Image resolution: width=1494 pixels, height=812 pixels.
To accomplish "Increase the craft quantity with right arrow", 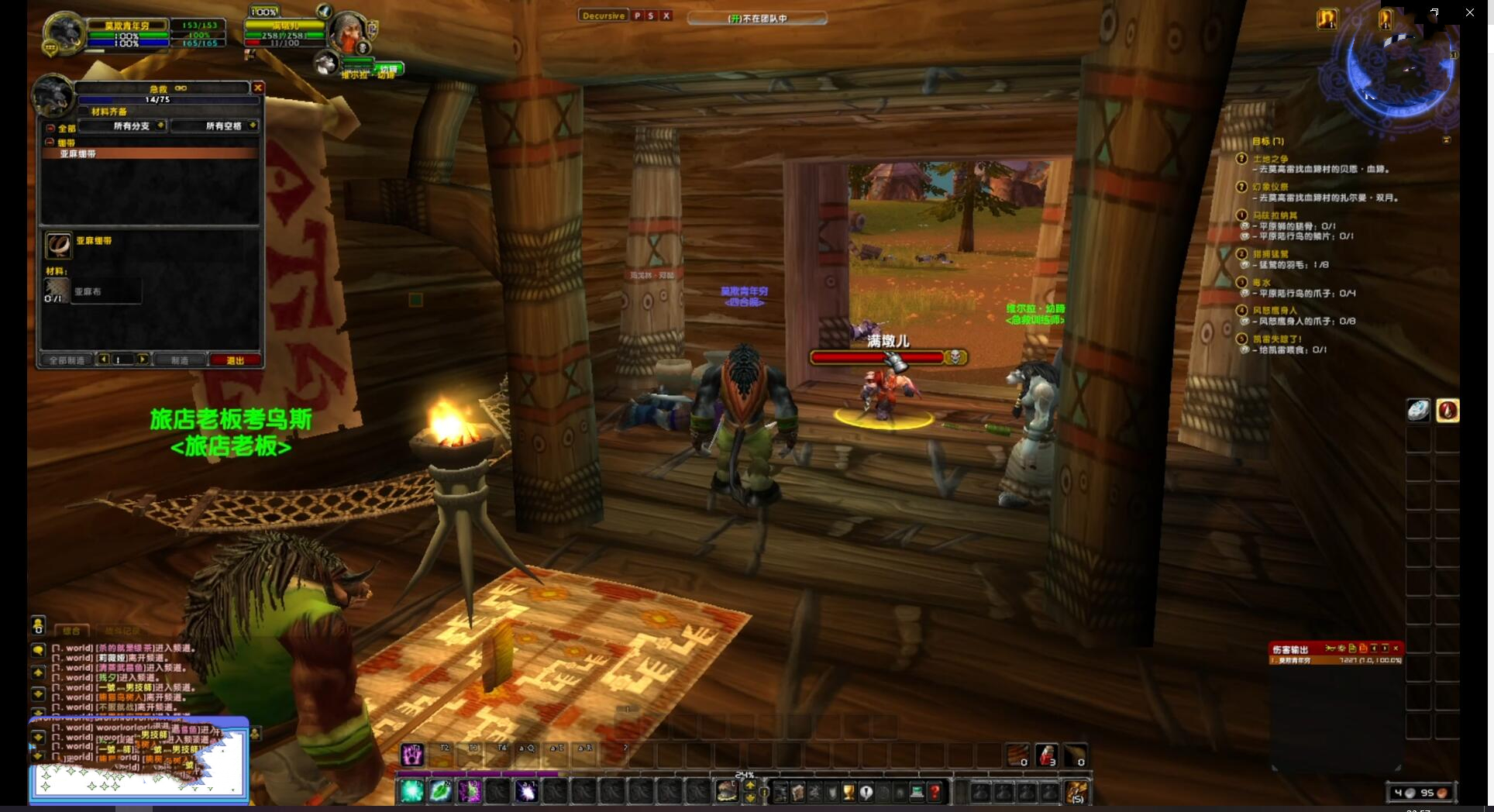I will [143, 360].
